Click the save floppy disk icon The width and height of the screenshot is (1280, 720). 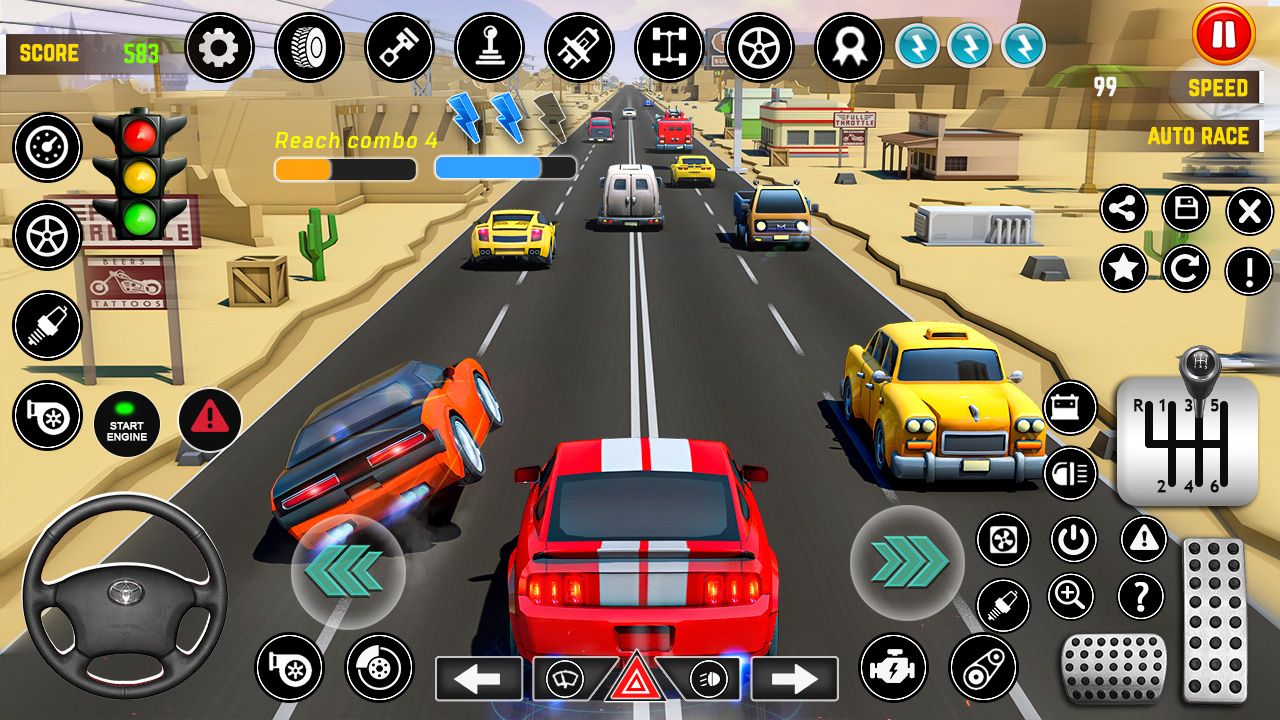[1186, 210]
